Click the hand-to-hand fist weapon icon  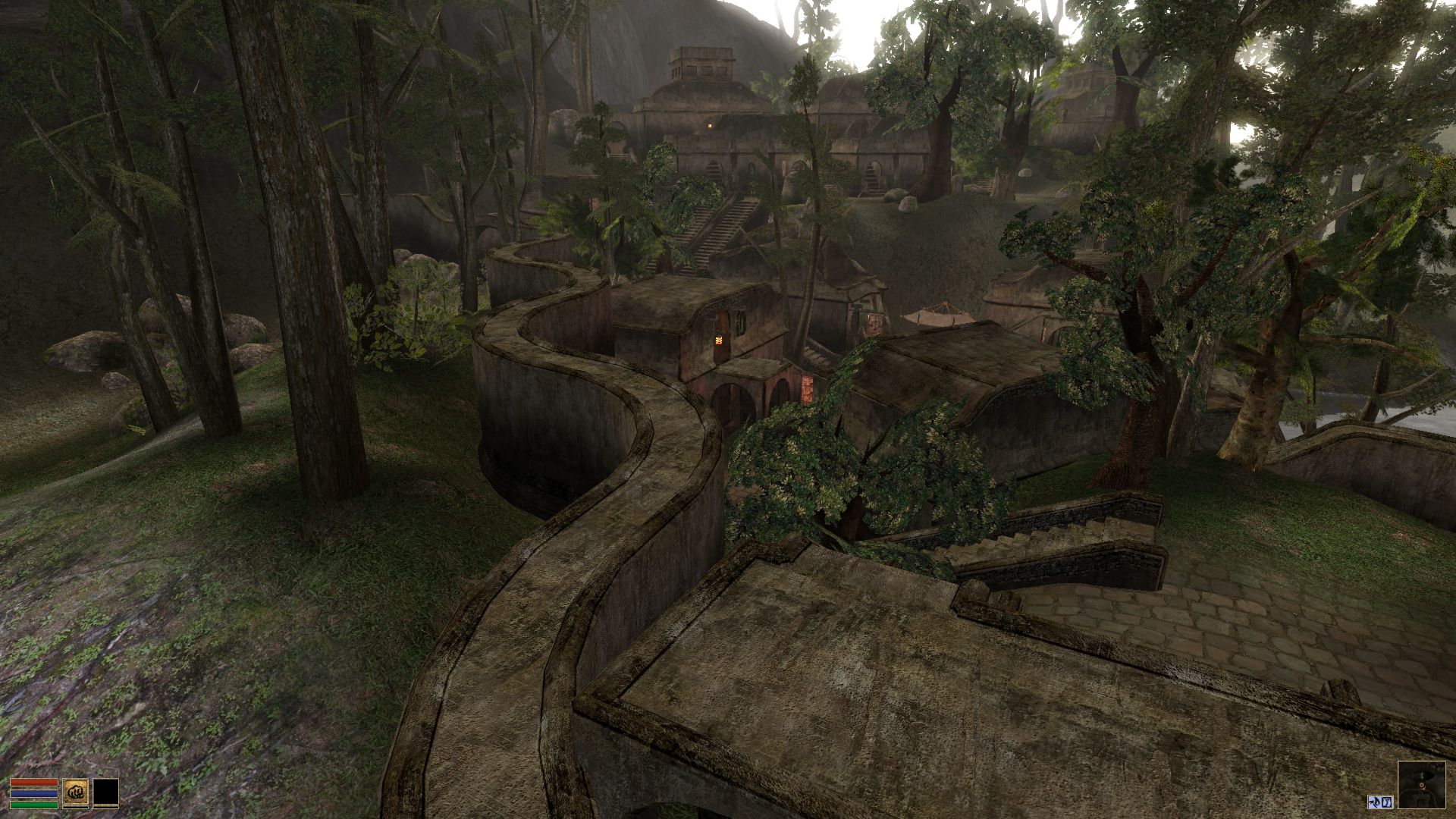pos(75,792)
